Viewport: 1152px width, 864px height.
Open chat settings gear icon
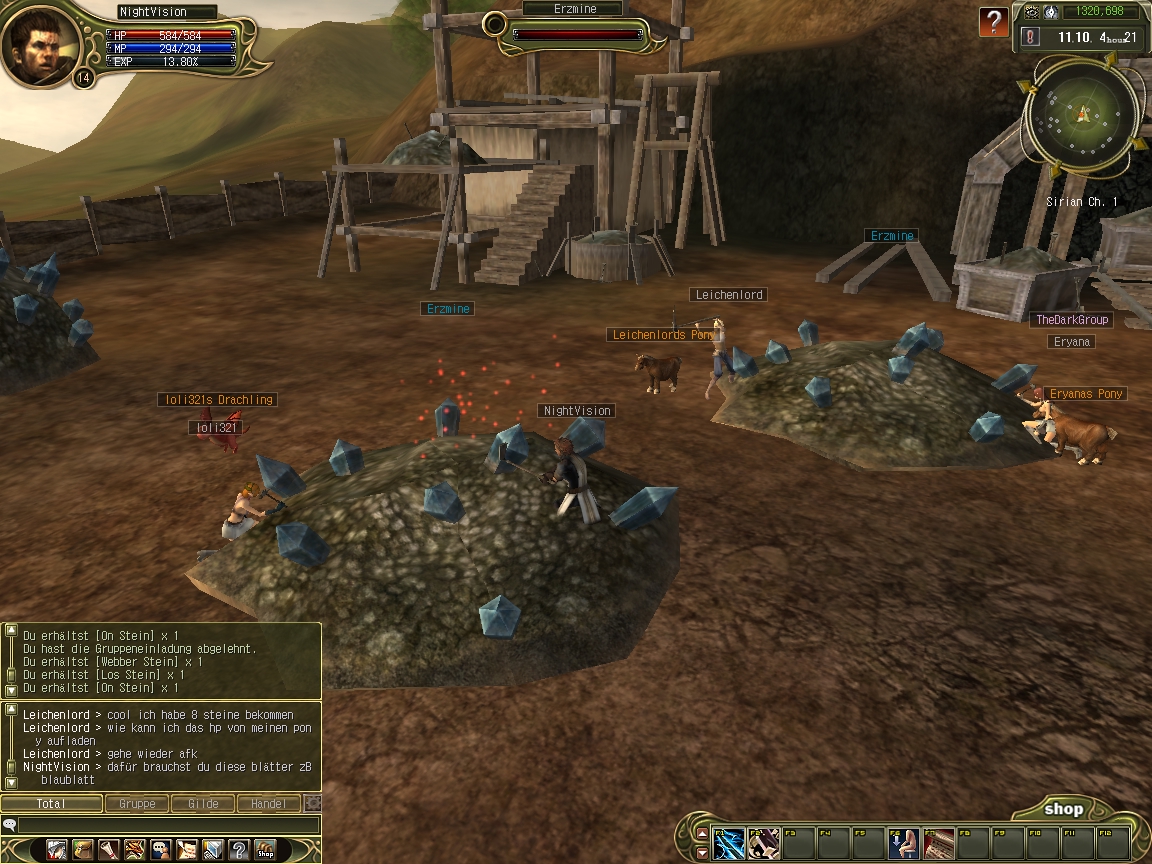[313, 803]
